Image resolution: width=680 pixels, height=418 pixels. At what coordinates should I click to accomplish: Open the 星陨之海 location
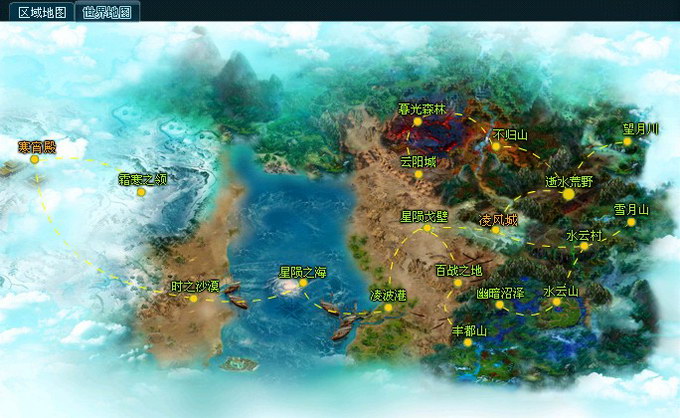tap(302, 283)
